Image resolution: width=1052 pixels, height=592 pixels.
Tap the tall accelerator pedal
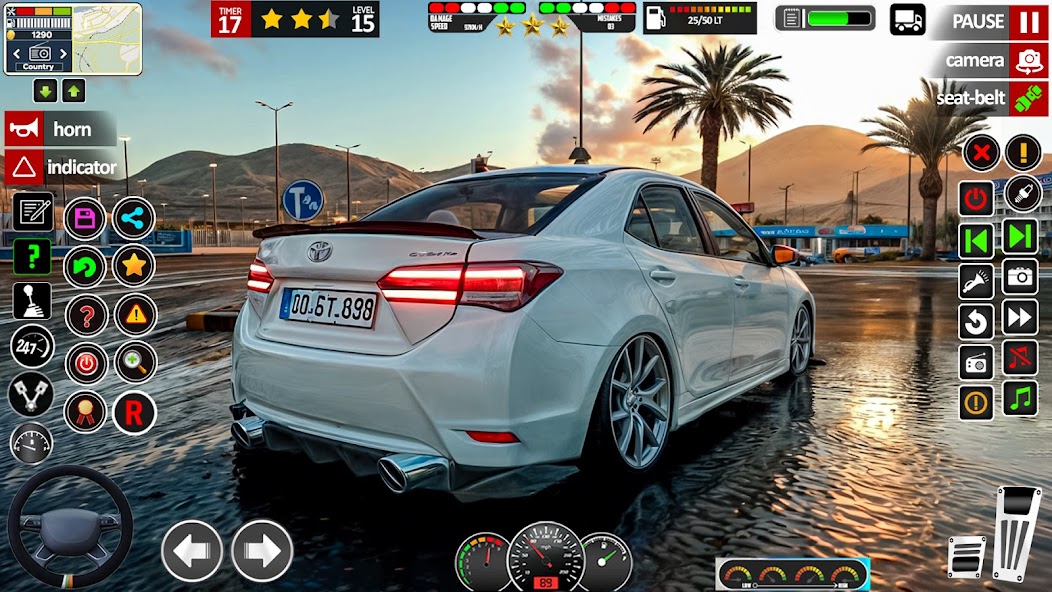tap(1017, 532)
